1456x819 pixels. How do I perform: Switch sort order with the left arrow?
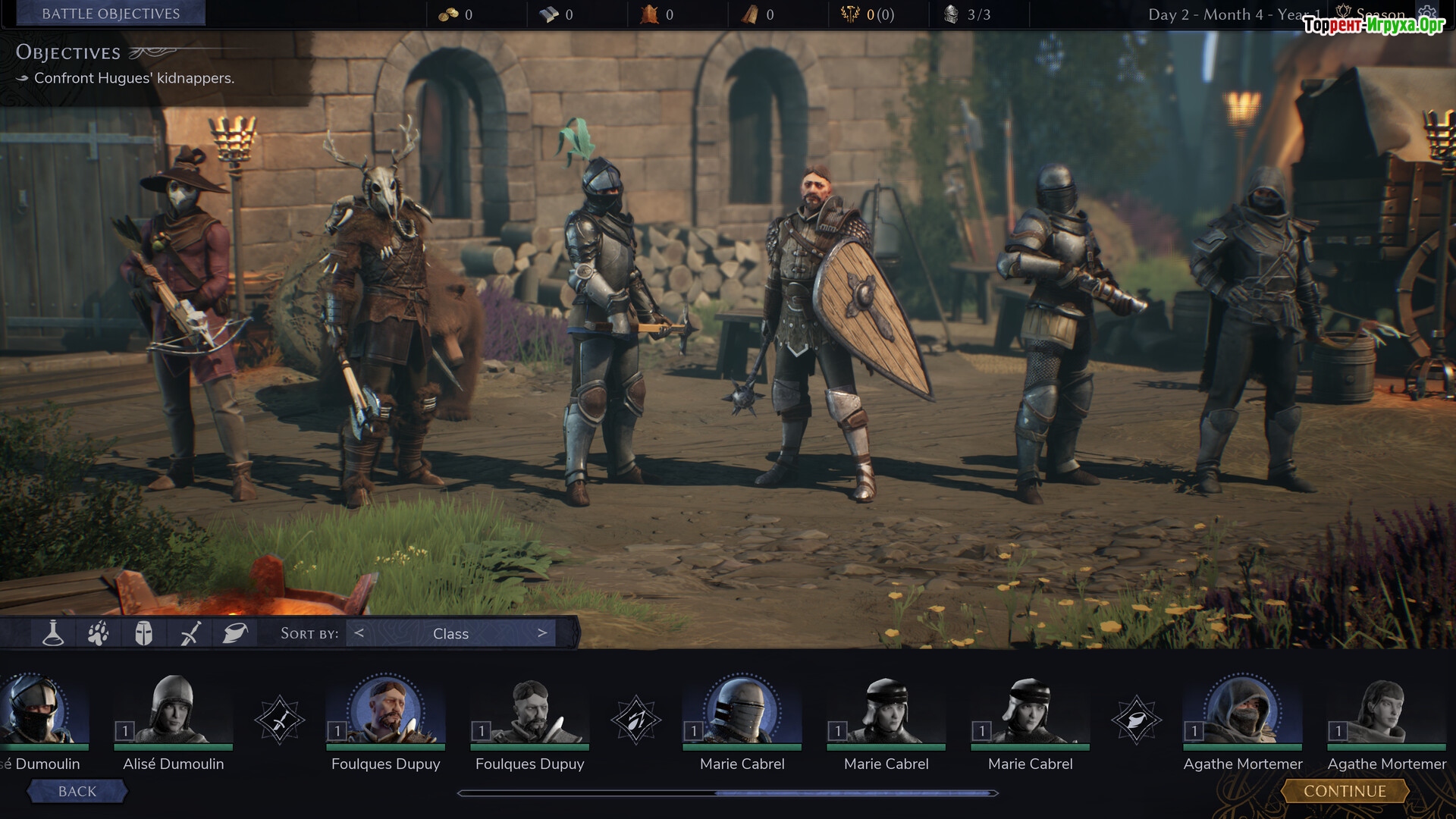[359, 633]
